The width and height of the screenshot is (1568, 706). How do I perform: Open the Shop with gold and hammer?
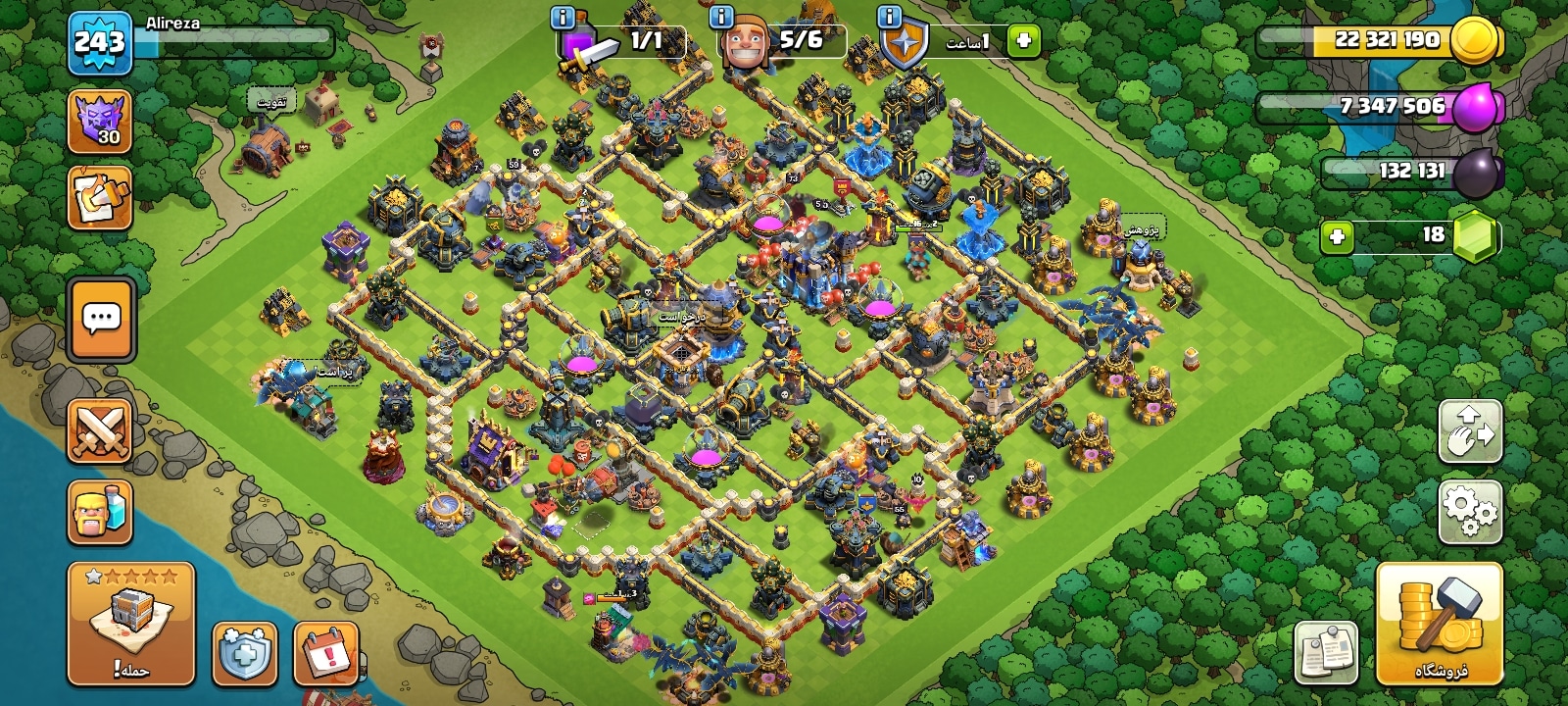coord(1439,624)
